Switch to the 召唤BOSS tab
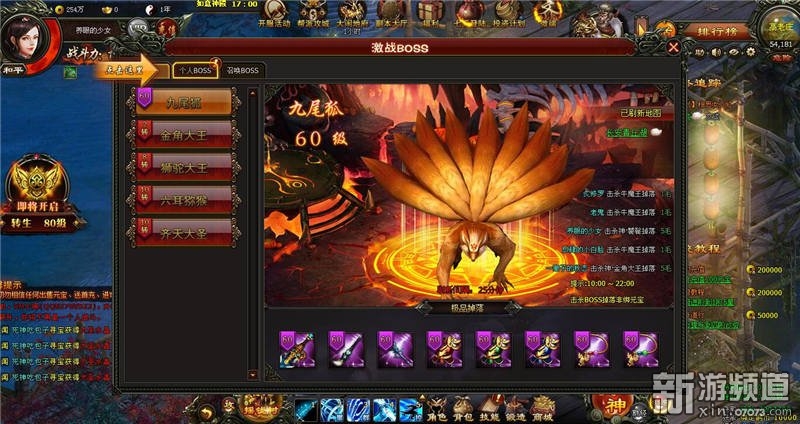Viewport: 800px width, 424px height. 241,70
